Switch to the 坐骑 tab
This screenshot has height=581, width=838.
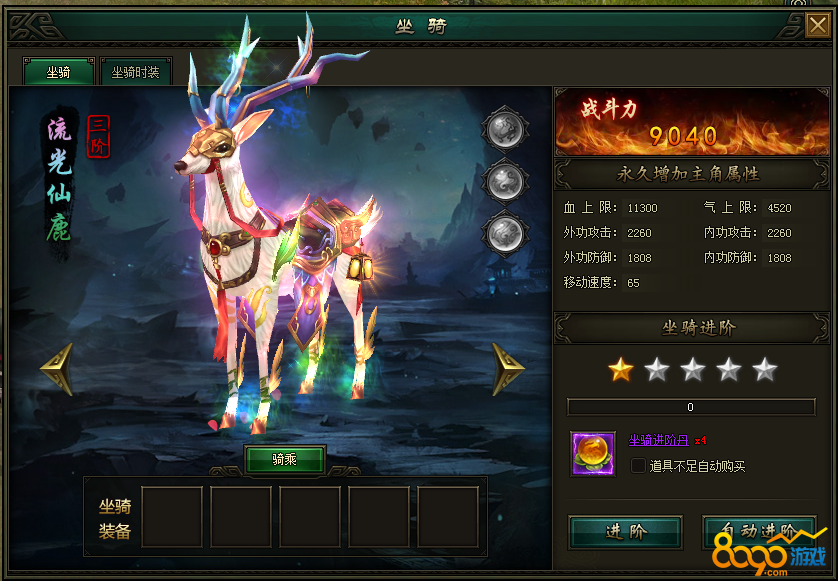(x=58, y=72)
